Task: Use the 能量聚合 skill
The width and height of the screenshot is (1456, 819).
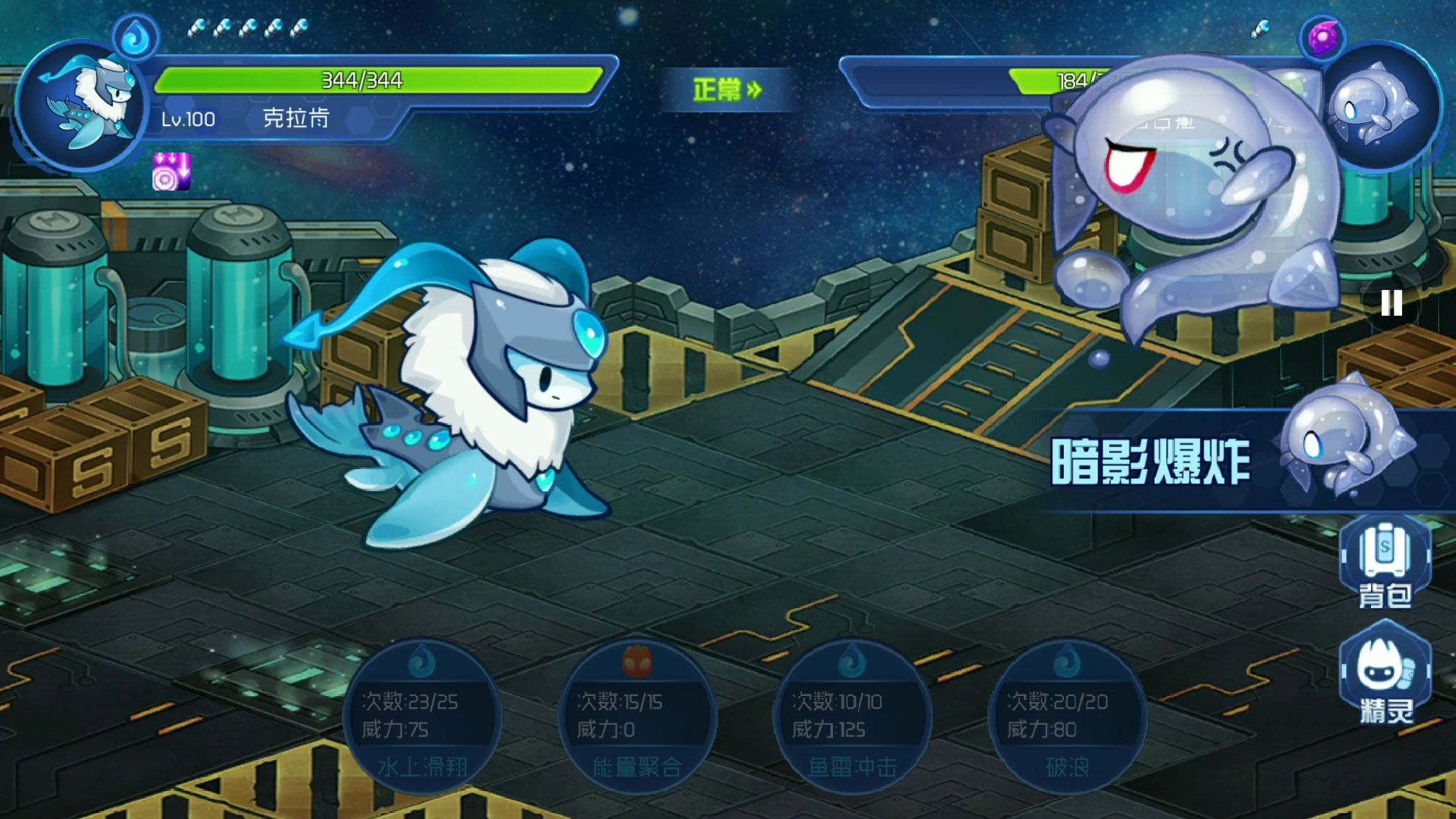Action: click(x=637, y=717)
